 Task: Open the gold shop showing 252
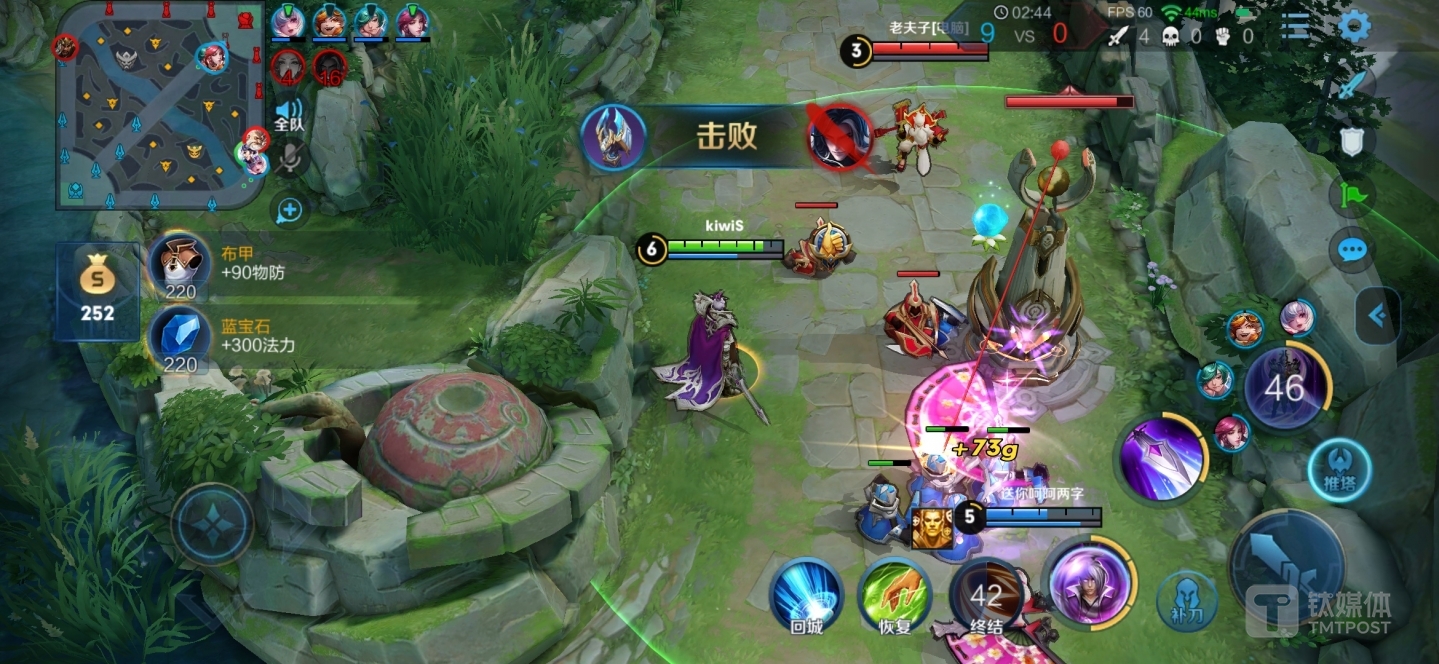click(x=97, y=291)
